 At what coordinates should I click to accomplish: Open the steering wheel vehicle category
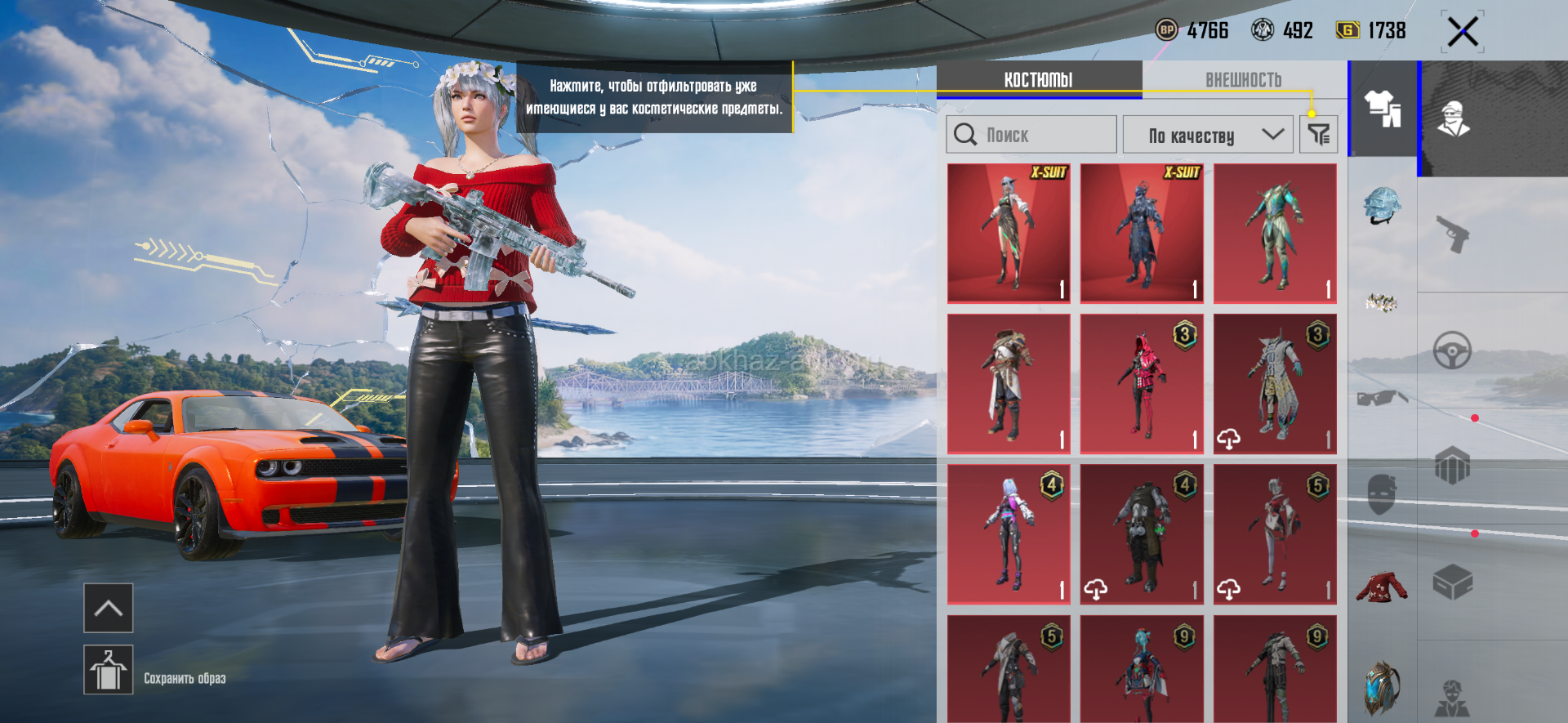tap(1452, 351)
